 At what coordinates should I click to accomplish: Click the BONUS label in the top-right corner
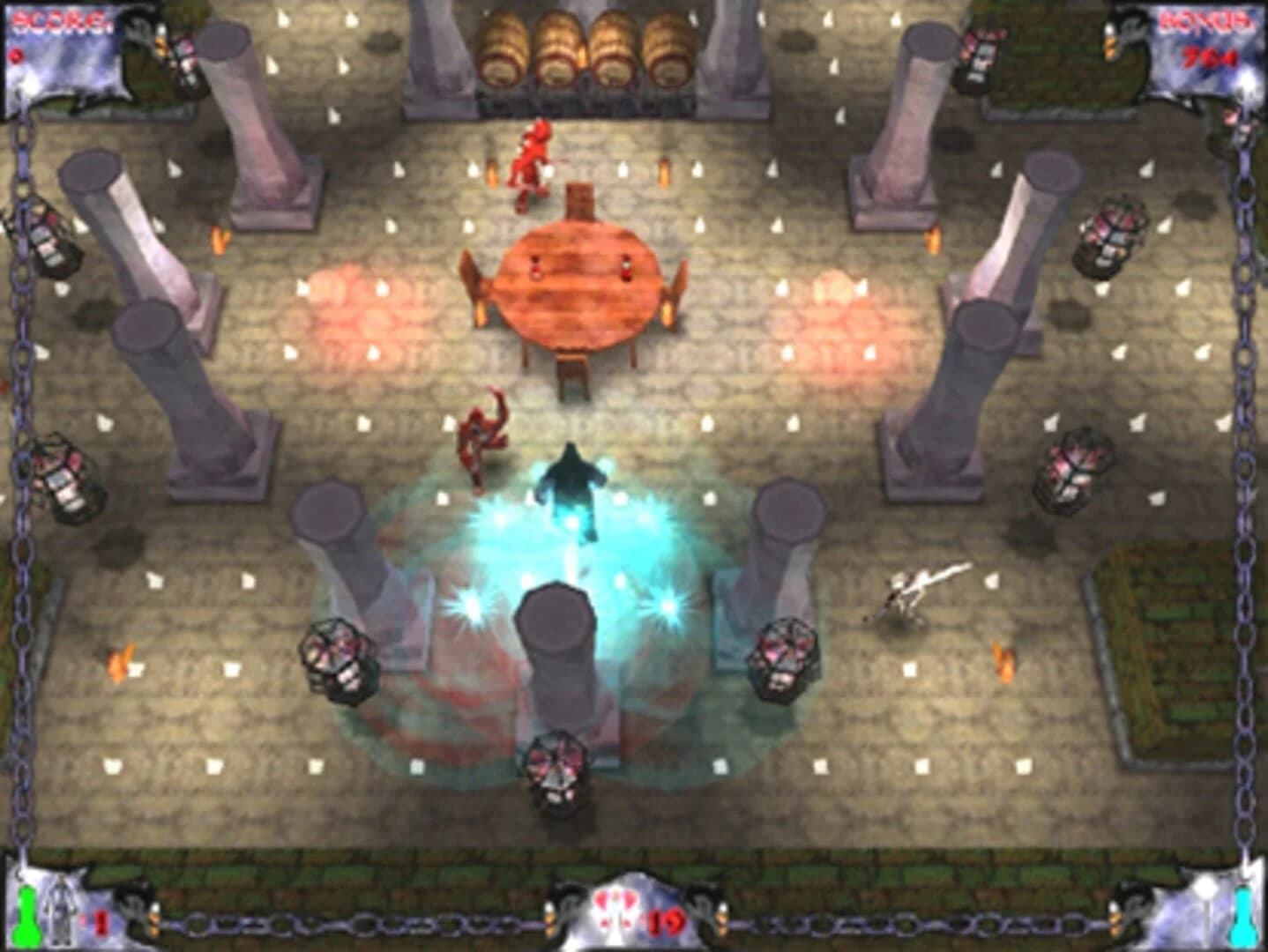click(1204, 19)
